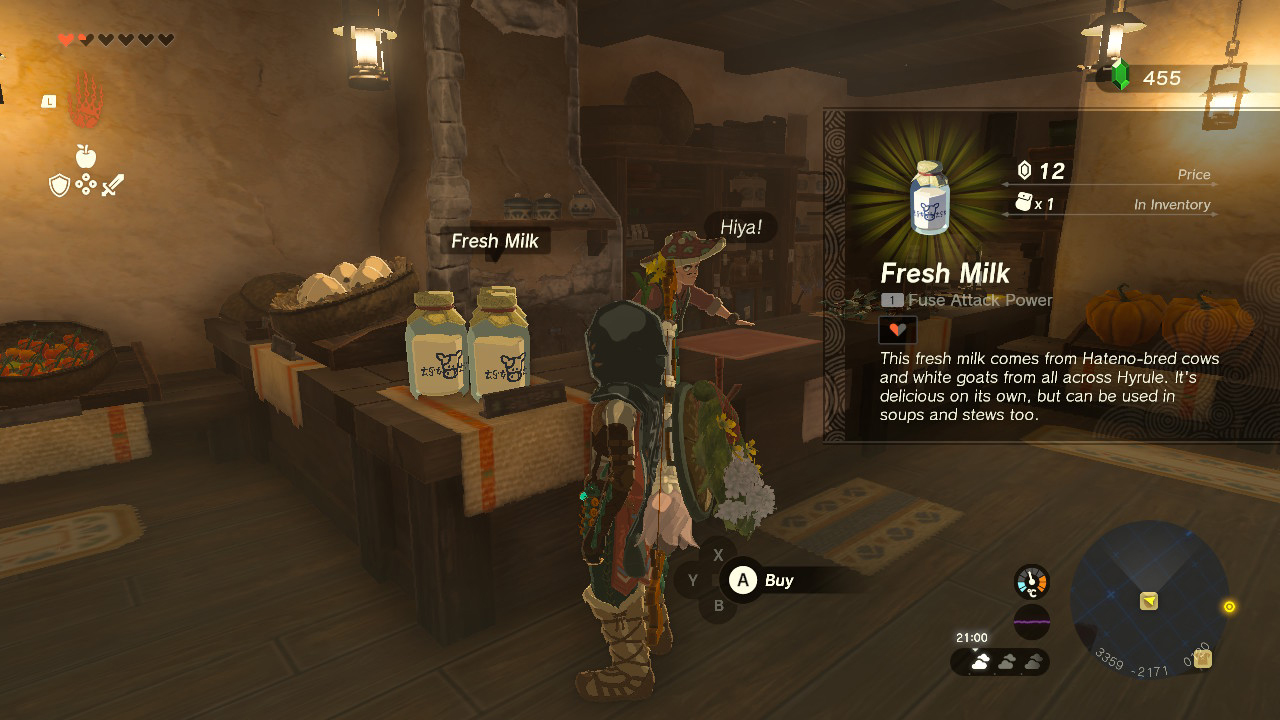Click the temperature gauge icon
The image size is (1280, 720).
point(1032,582)
